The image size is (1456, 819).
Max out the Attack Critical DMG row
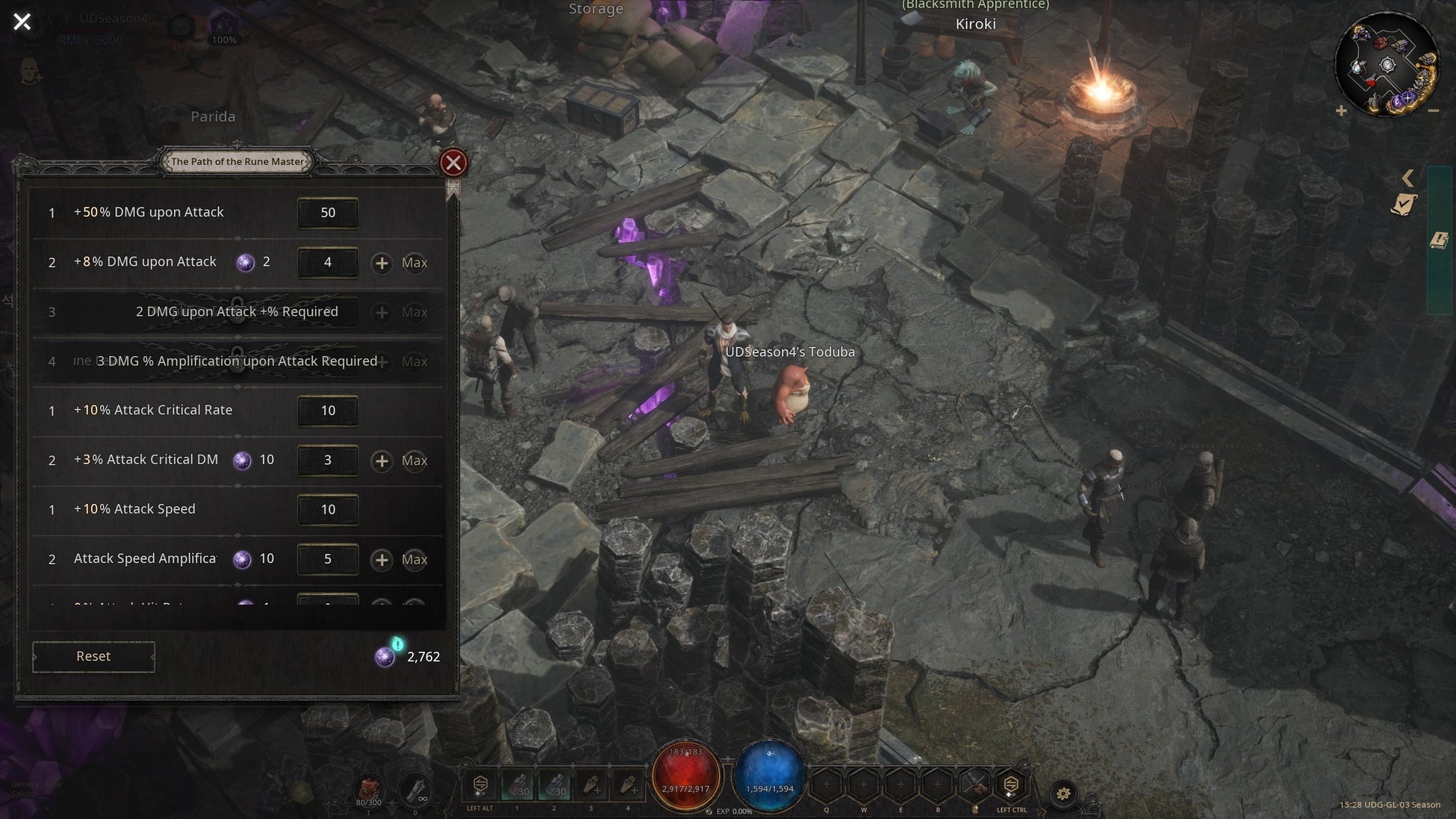(x=414, y=461)
